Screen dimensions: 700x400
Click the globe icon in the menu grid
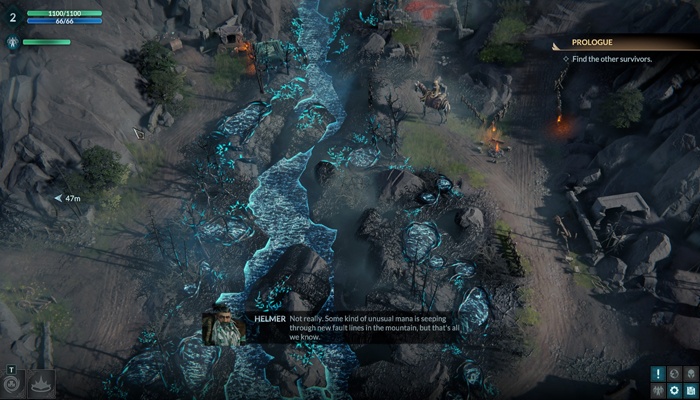pyautogui.click(x=675, y=374)
